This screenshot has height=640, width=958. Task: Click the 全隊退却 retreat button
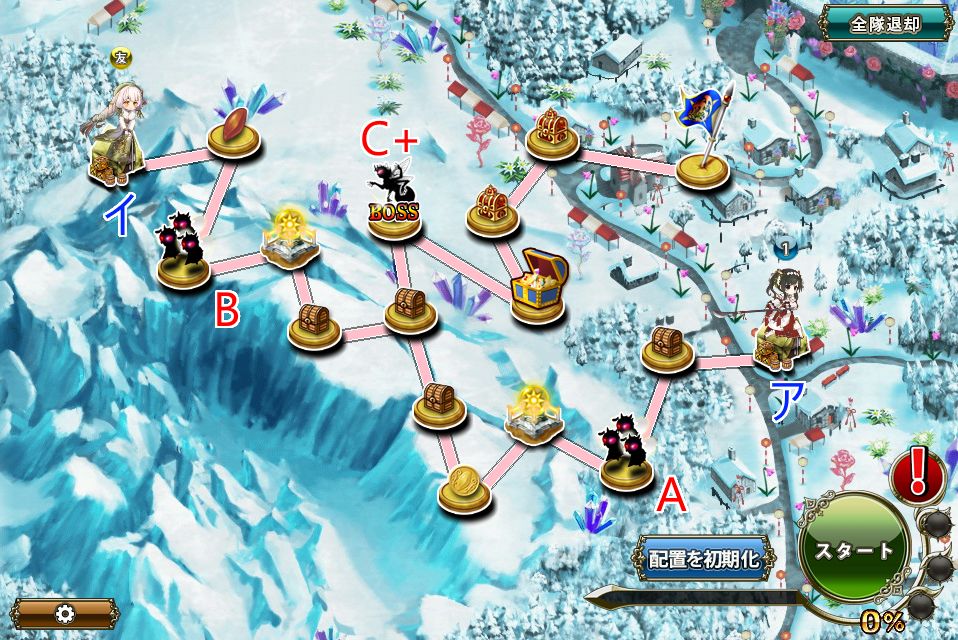885,23
